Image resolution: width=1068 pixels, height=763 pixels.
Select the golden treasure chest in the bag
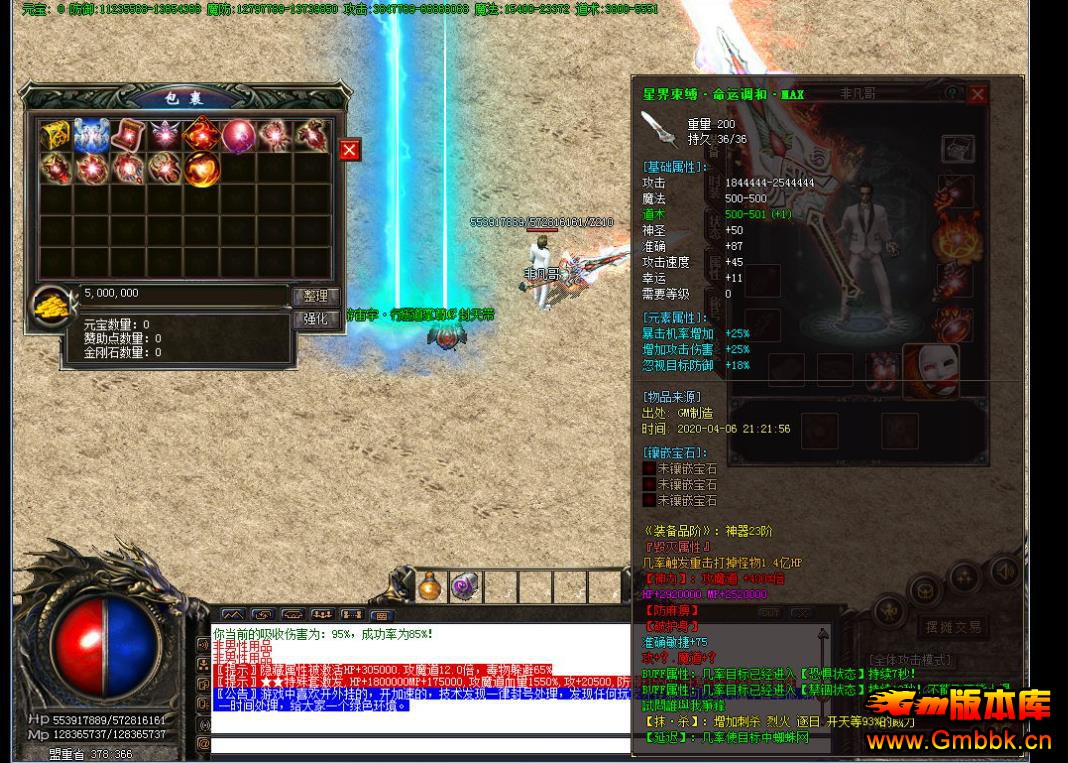coord(56,135)
